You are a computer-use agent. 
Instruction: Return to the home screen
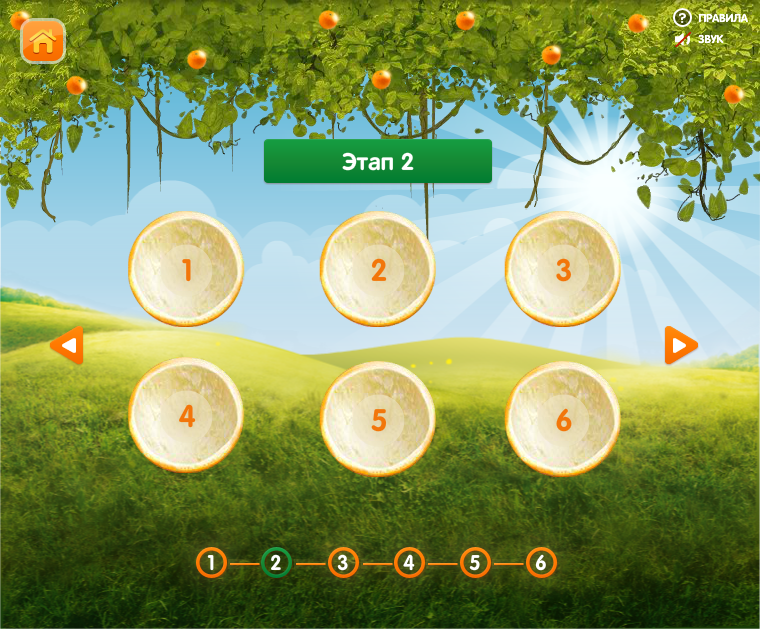coord(43,41)
